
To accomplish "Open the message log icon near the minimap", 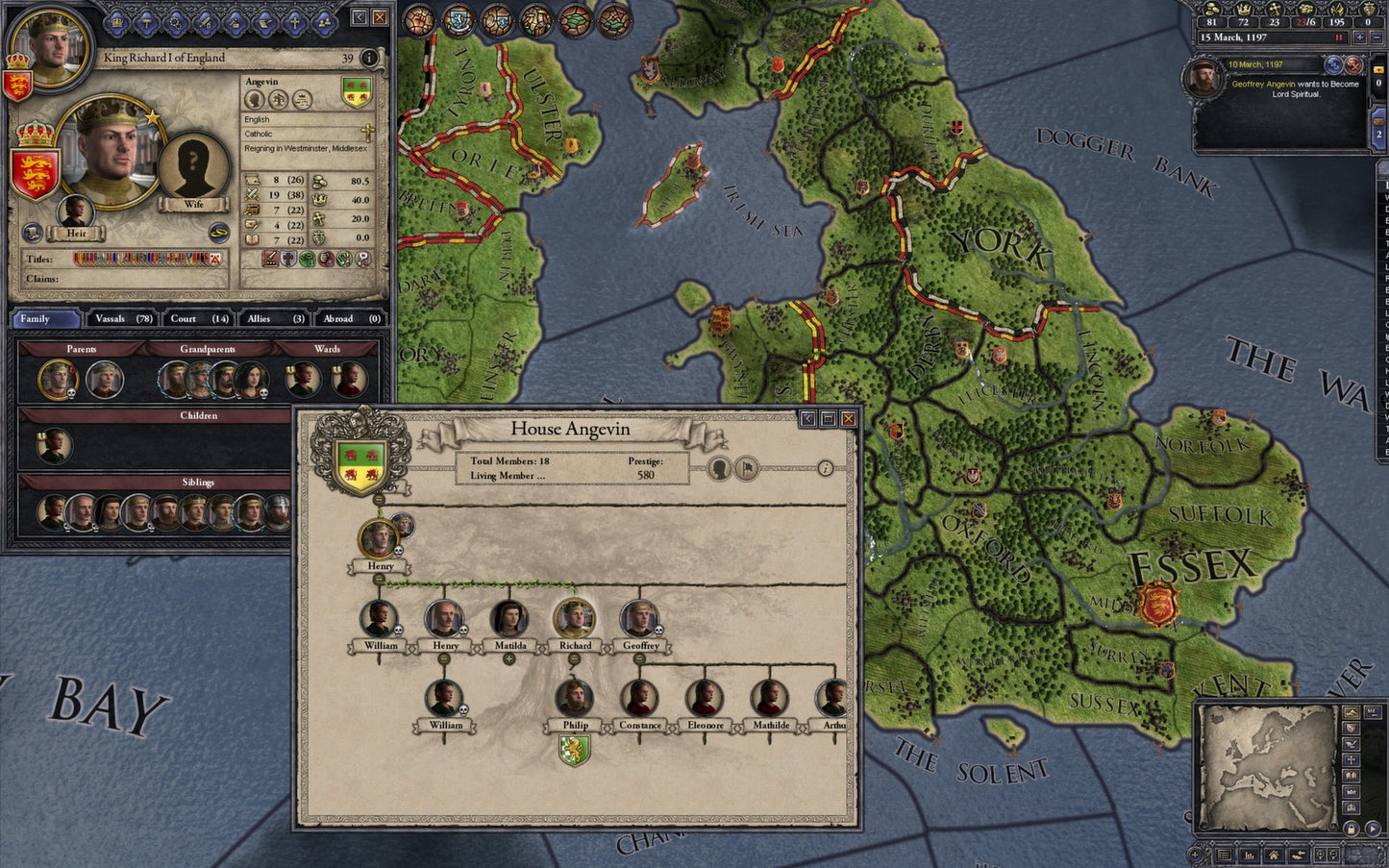I will click(1225, 854).
